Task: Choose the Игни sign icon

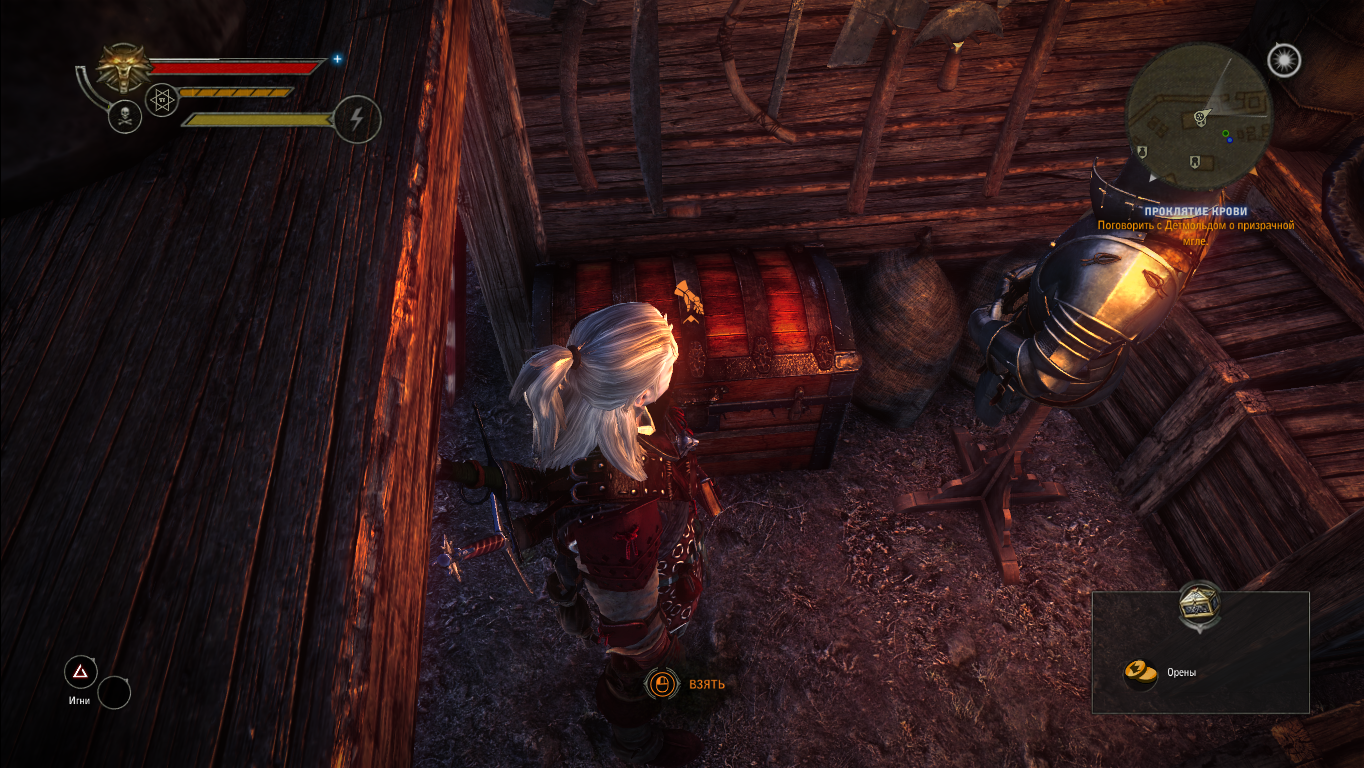Action: point(80,672)
